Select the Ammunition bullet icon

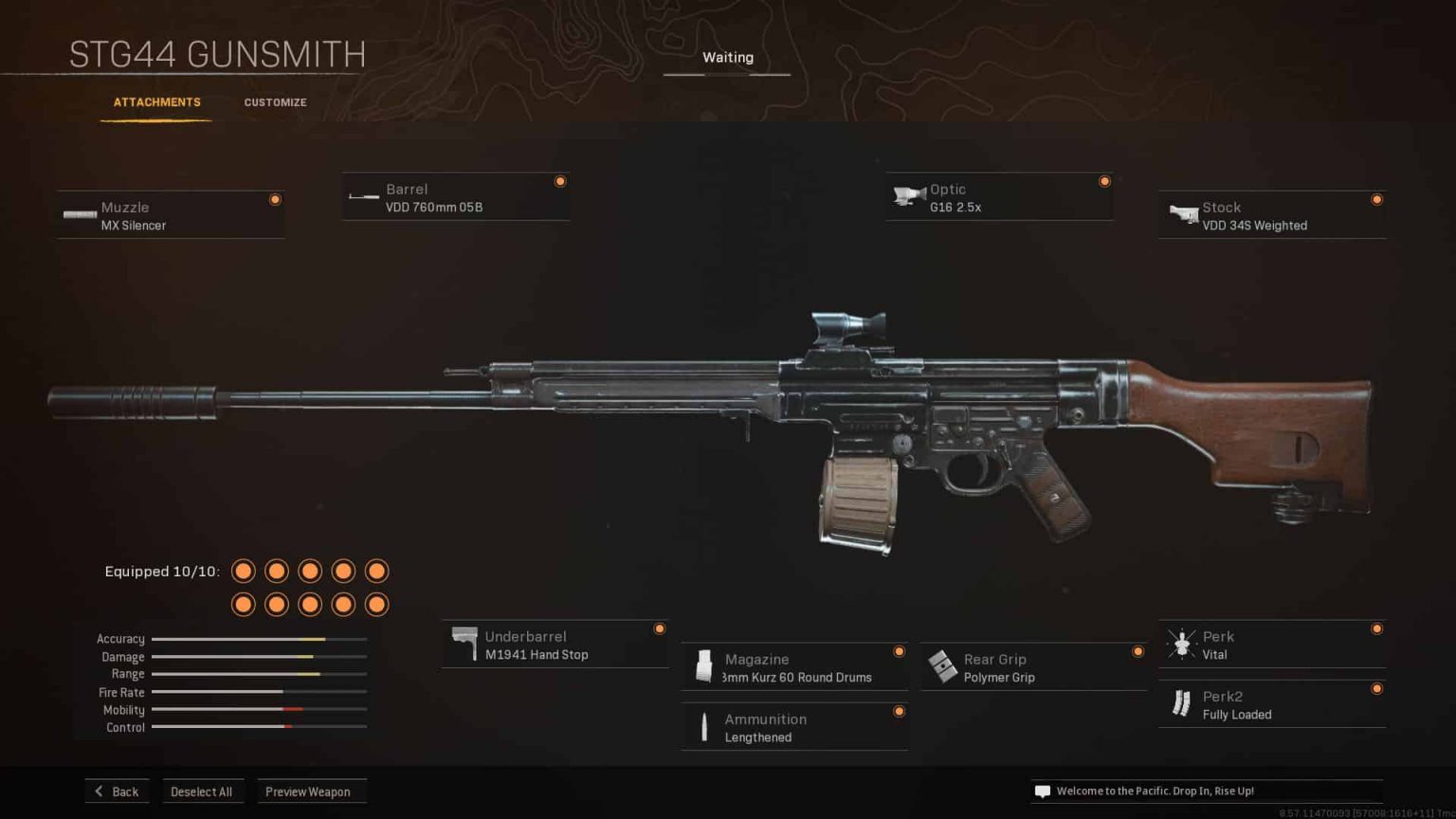point(704,726)
